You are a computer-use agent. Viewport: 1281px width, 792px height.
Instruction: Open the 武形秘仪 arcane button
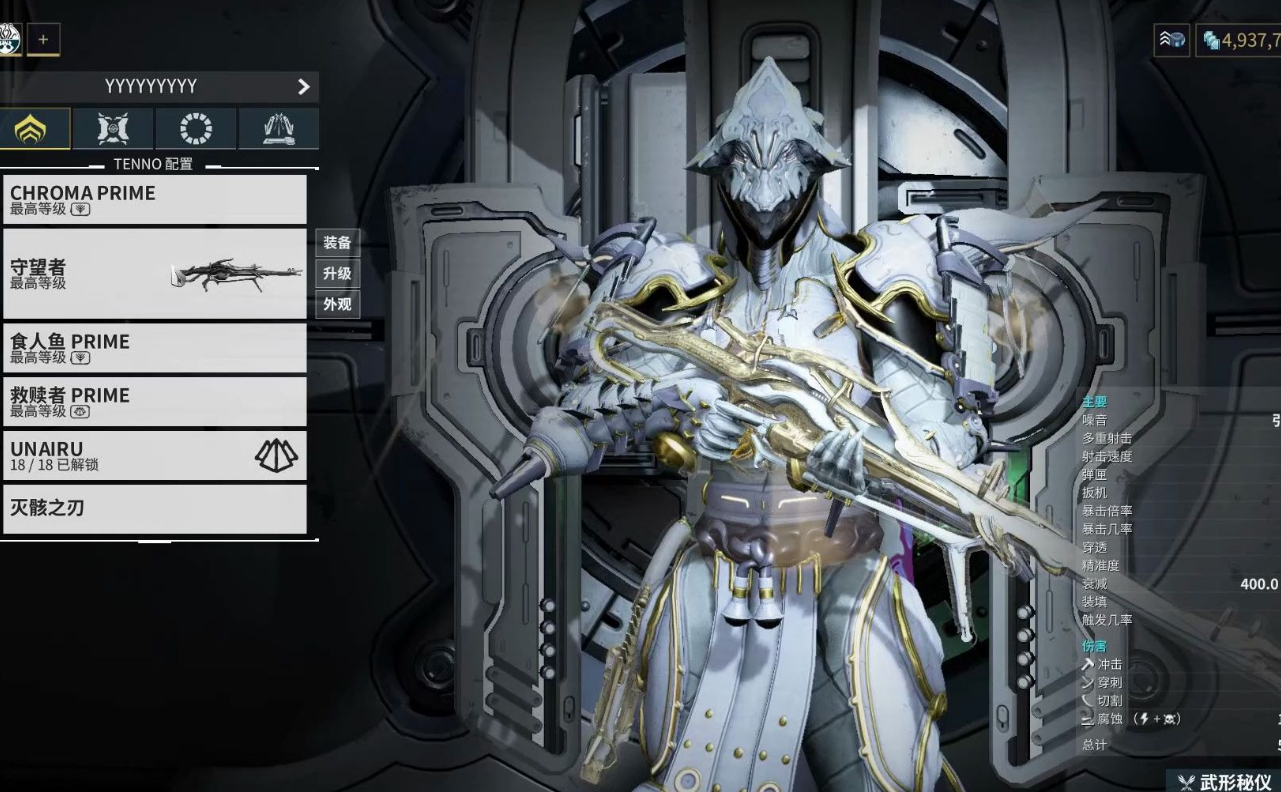coord(1224,781)
